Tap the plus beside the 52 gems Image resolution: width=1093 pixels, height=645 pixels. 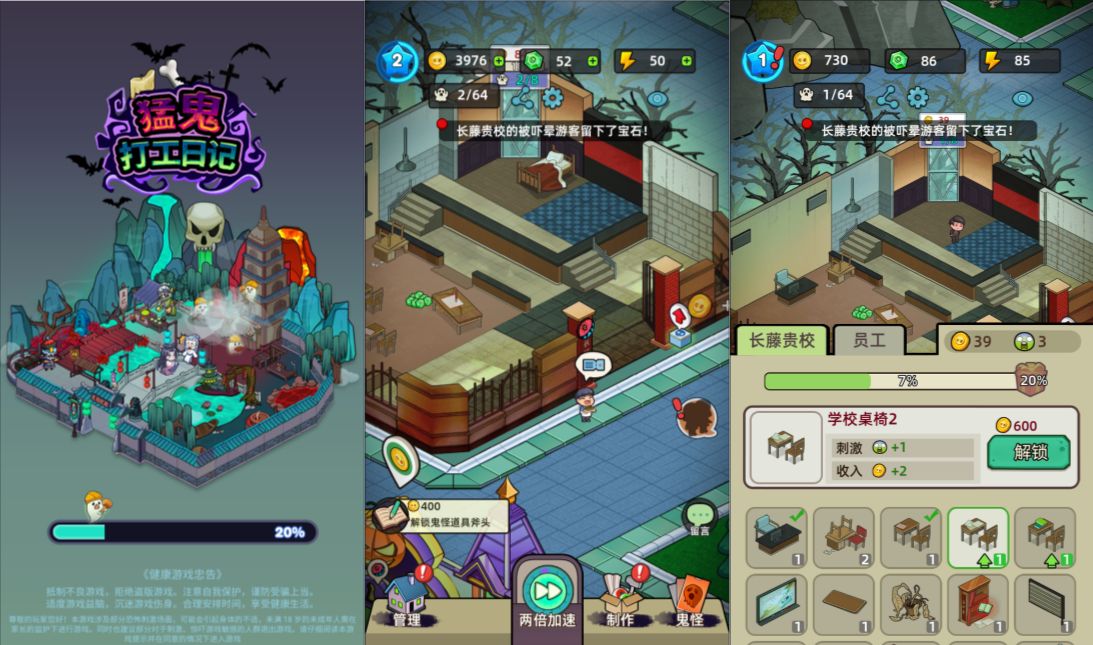(x=593, y=61)
